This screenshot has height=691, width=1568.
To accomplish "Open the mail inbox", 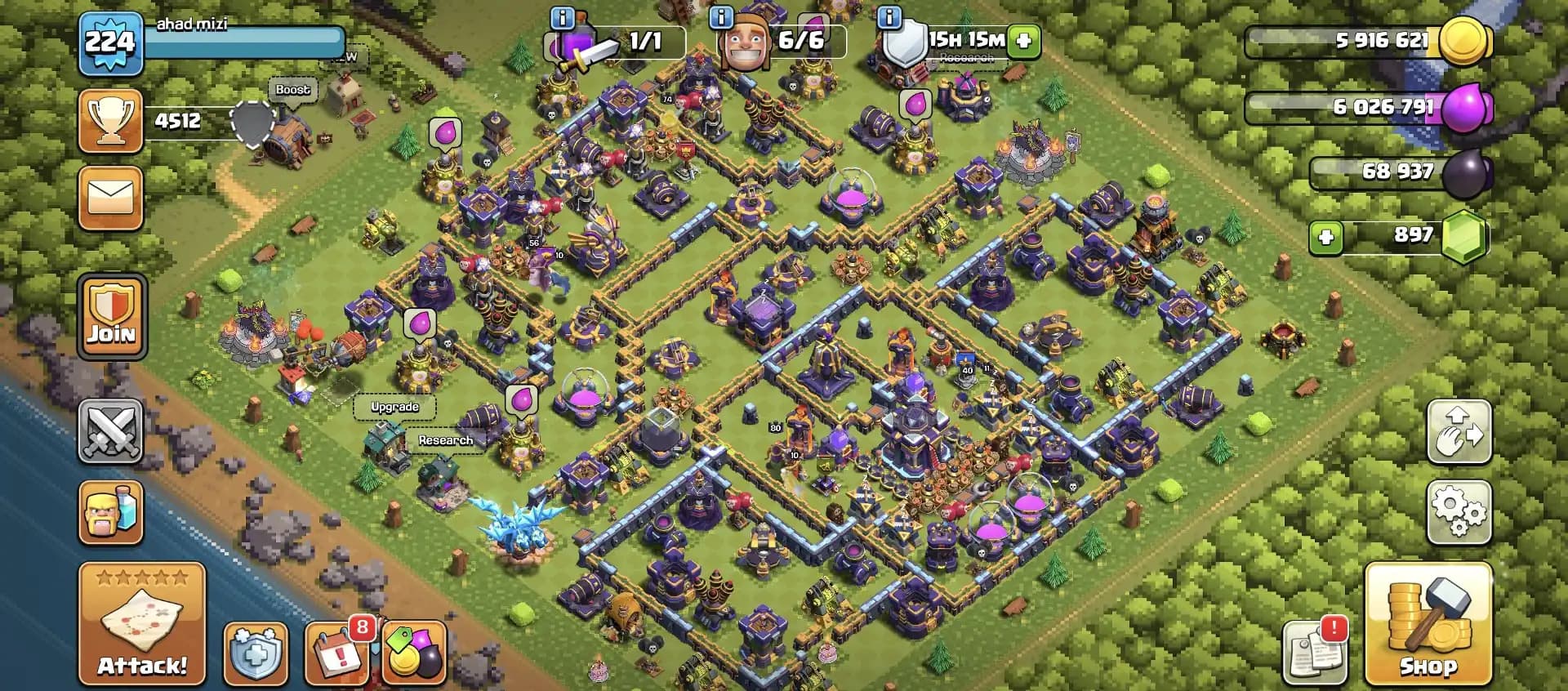I will pyautogui.click(x=111, y=196).
